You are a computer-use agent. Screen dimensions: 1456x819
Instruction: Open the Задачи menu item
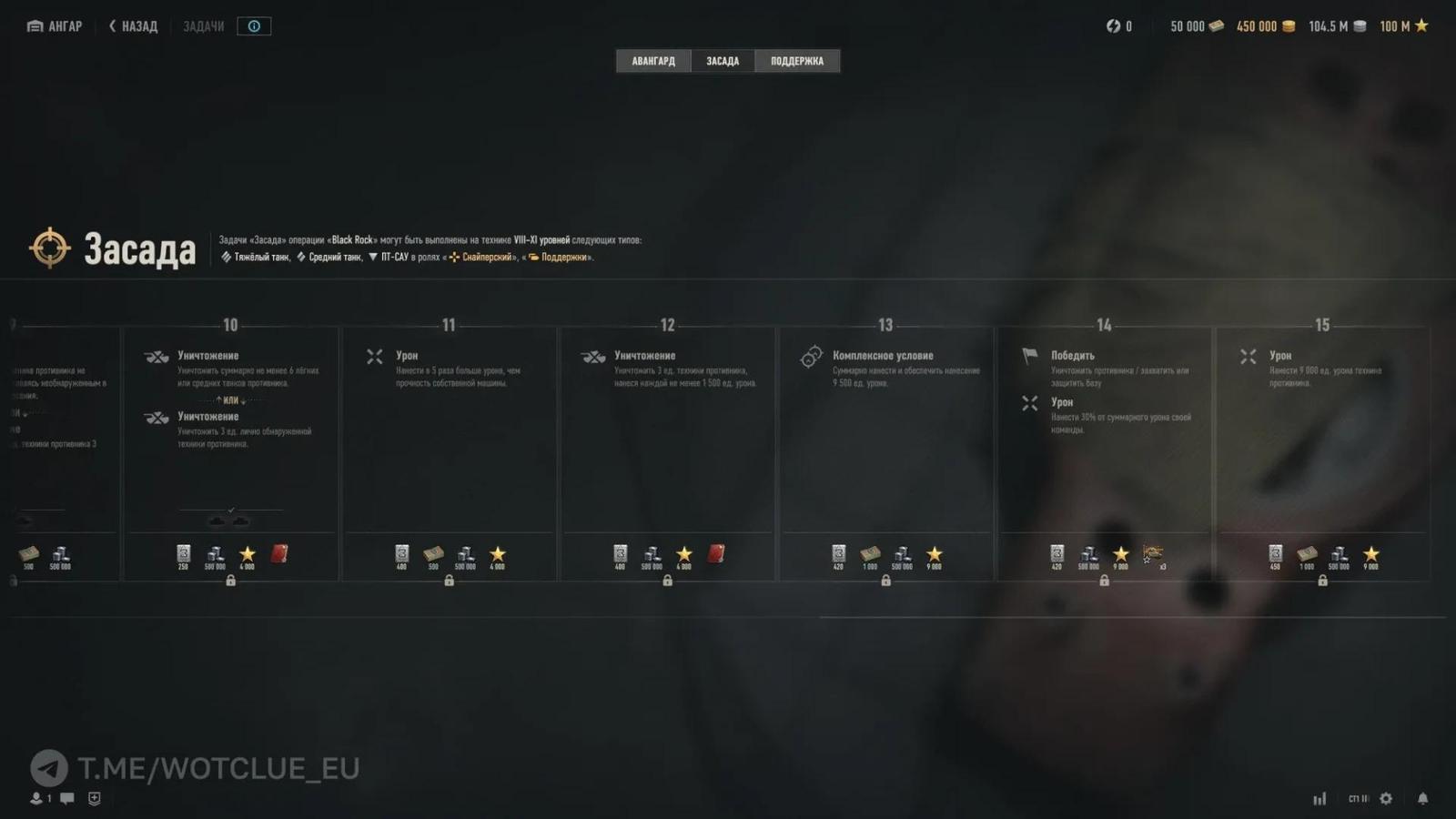pos(202,25)
